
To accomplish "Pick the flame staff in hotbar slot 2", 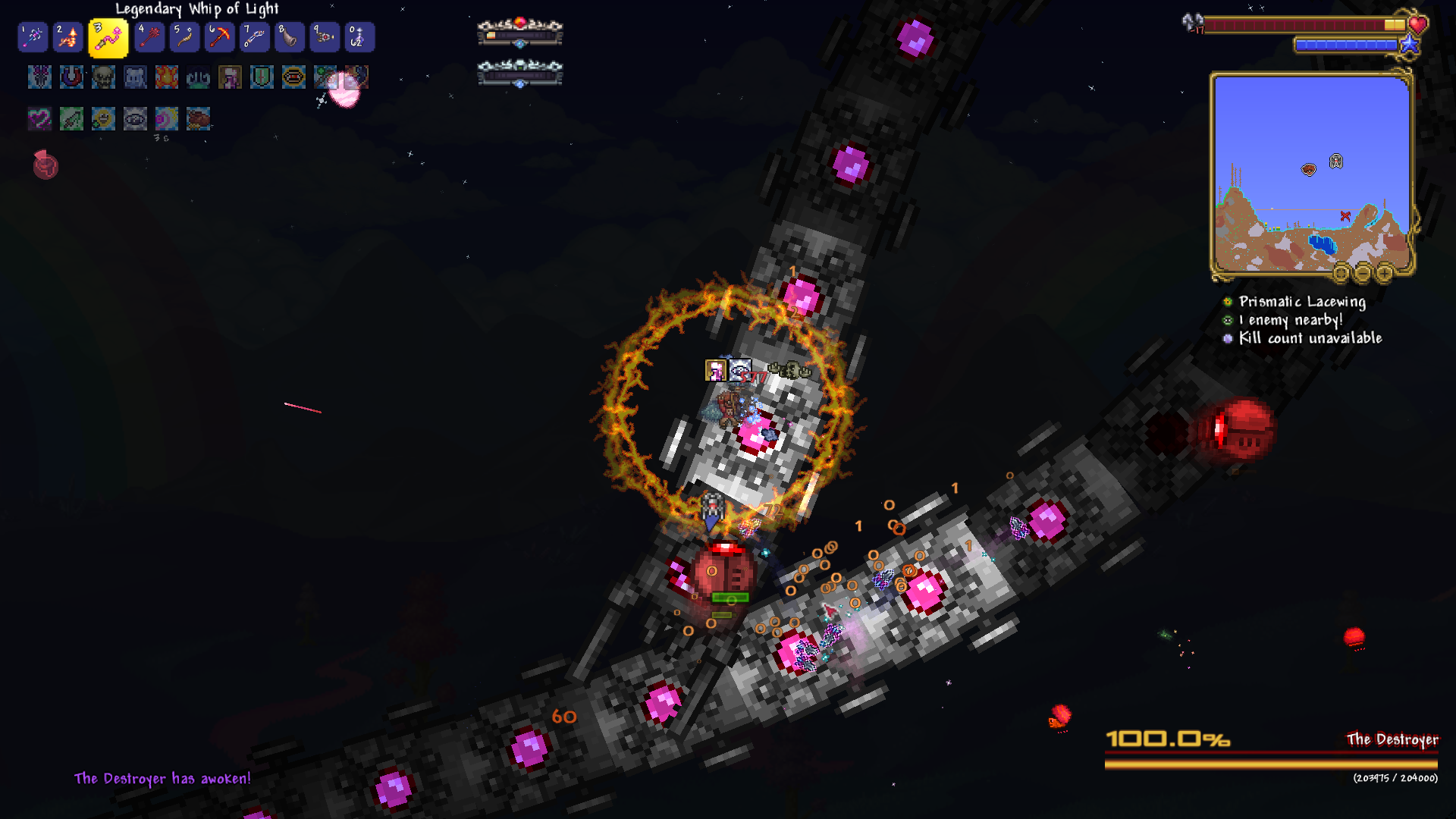I will 67,37.
